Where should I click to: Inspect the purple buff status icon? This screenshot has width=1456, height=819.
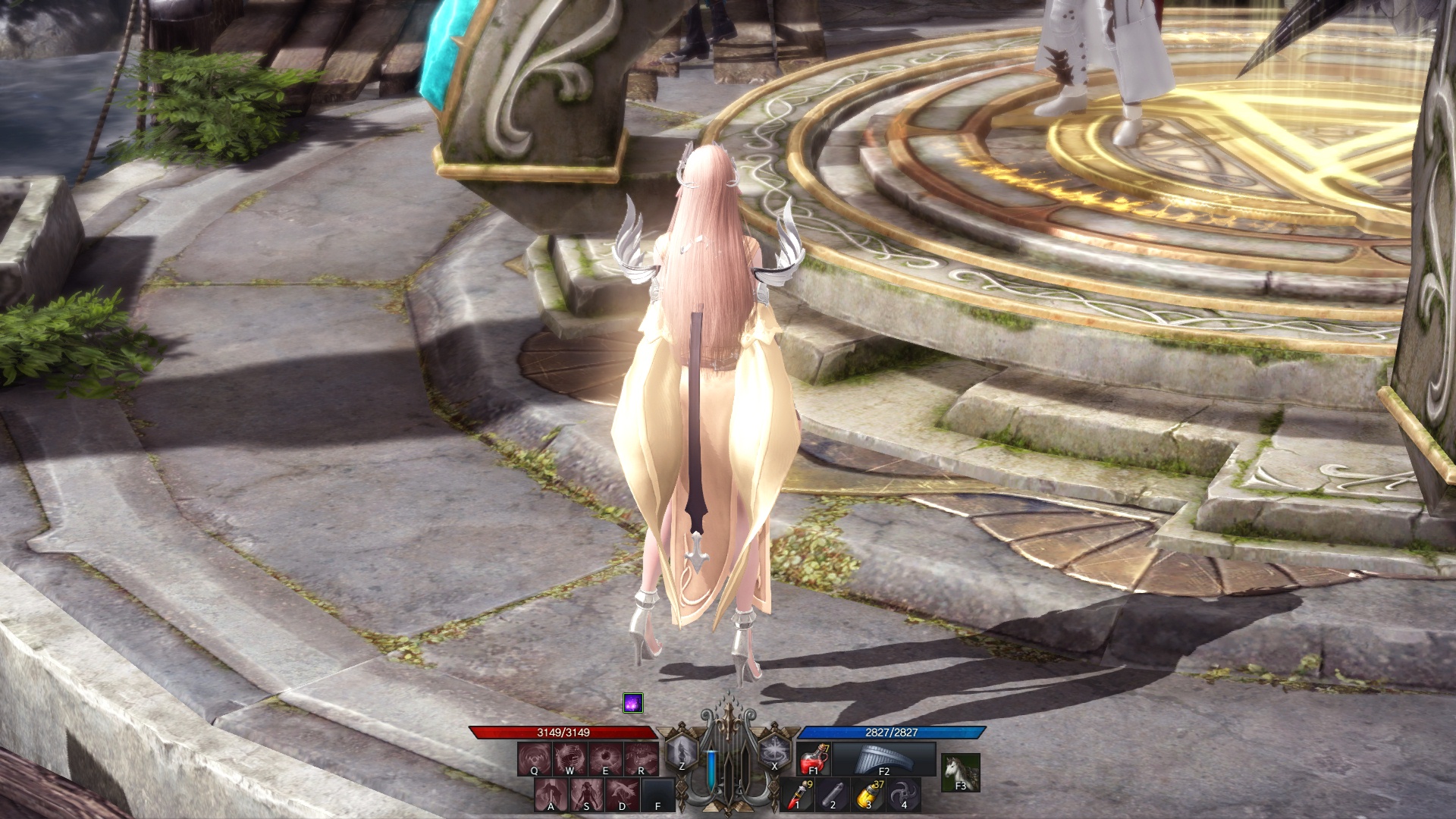pos(632,703)
